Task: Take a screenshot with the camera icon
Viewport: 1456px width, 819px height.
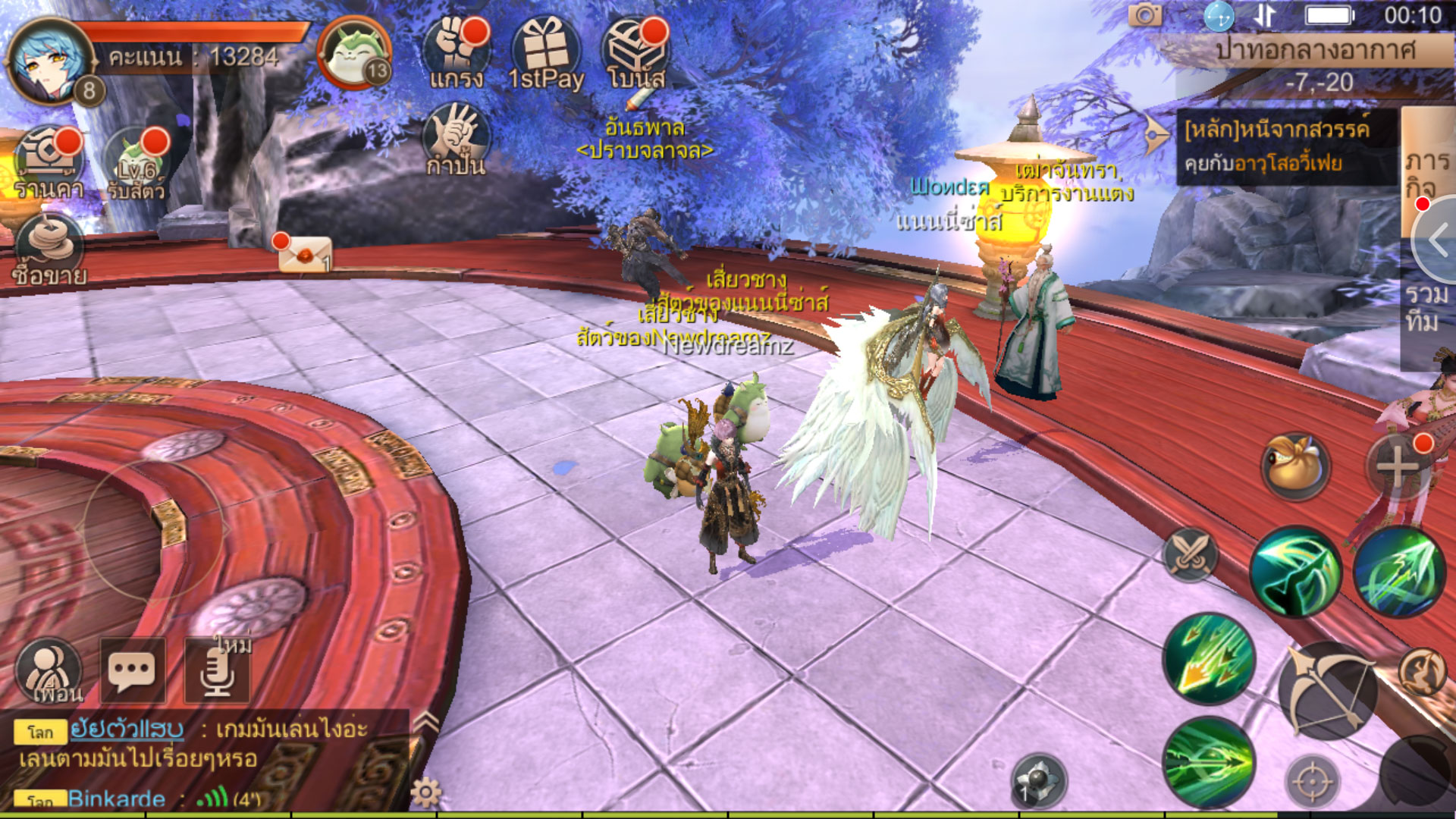Action: tap(1145, 15)
